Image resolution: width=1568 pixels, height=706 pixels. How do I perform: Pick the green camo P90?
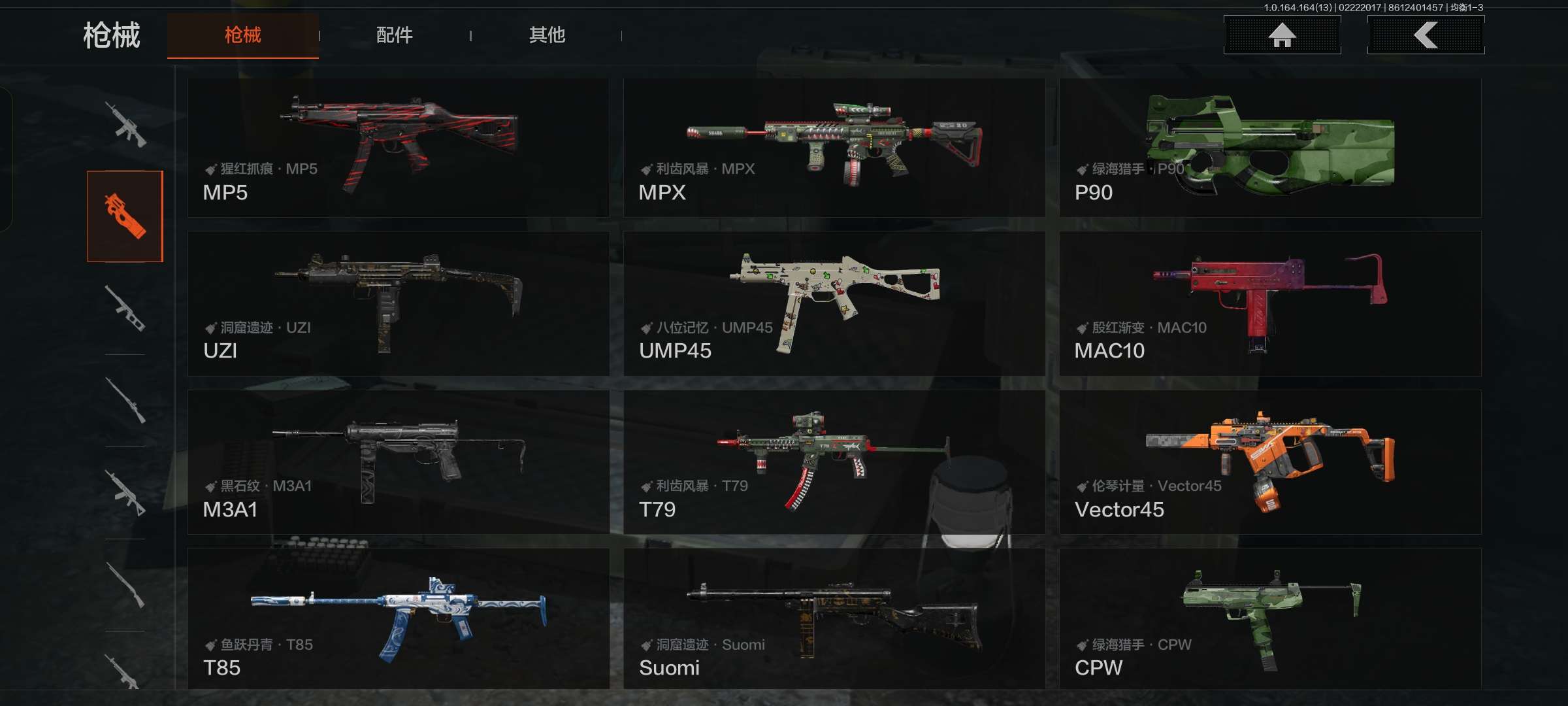click(1269, 148)
